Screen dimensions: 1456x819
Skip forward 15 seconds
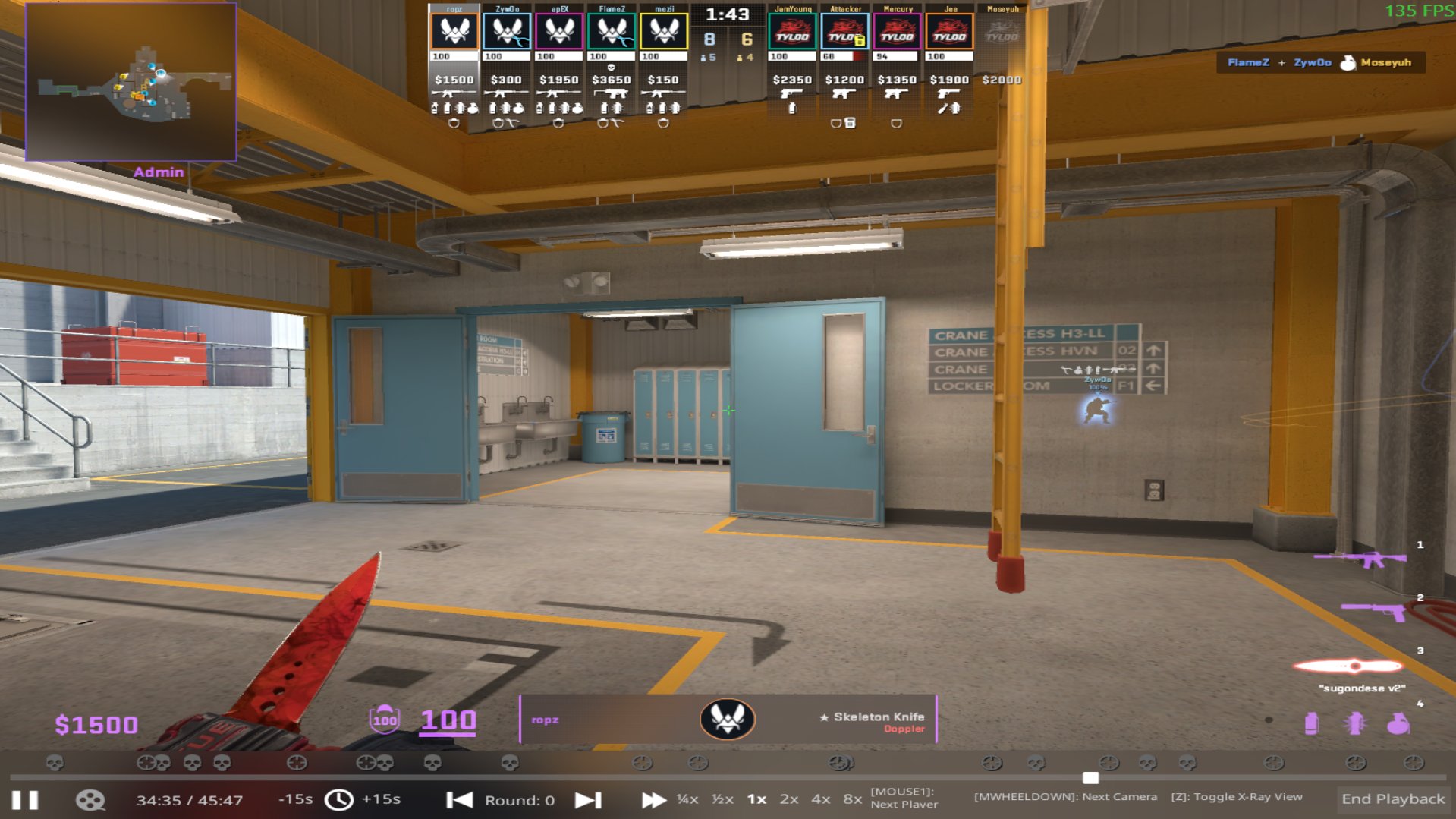(x=381, y=799)
